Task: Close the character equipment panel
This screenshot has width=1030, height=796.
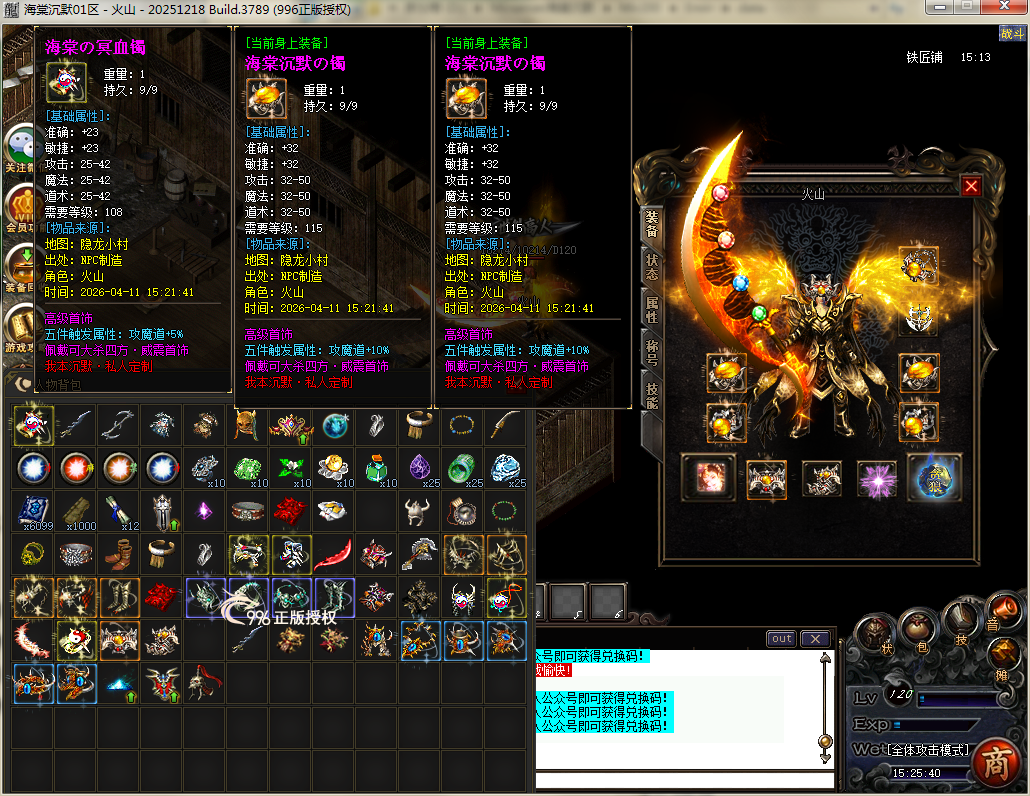Action: [x=971, y=186]
